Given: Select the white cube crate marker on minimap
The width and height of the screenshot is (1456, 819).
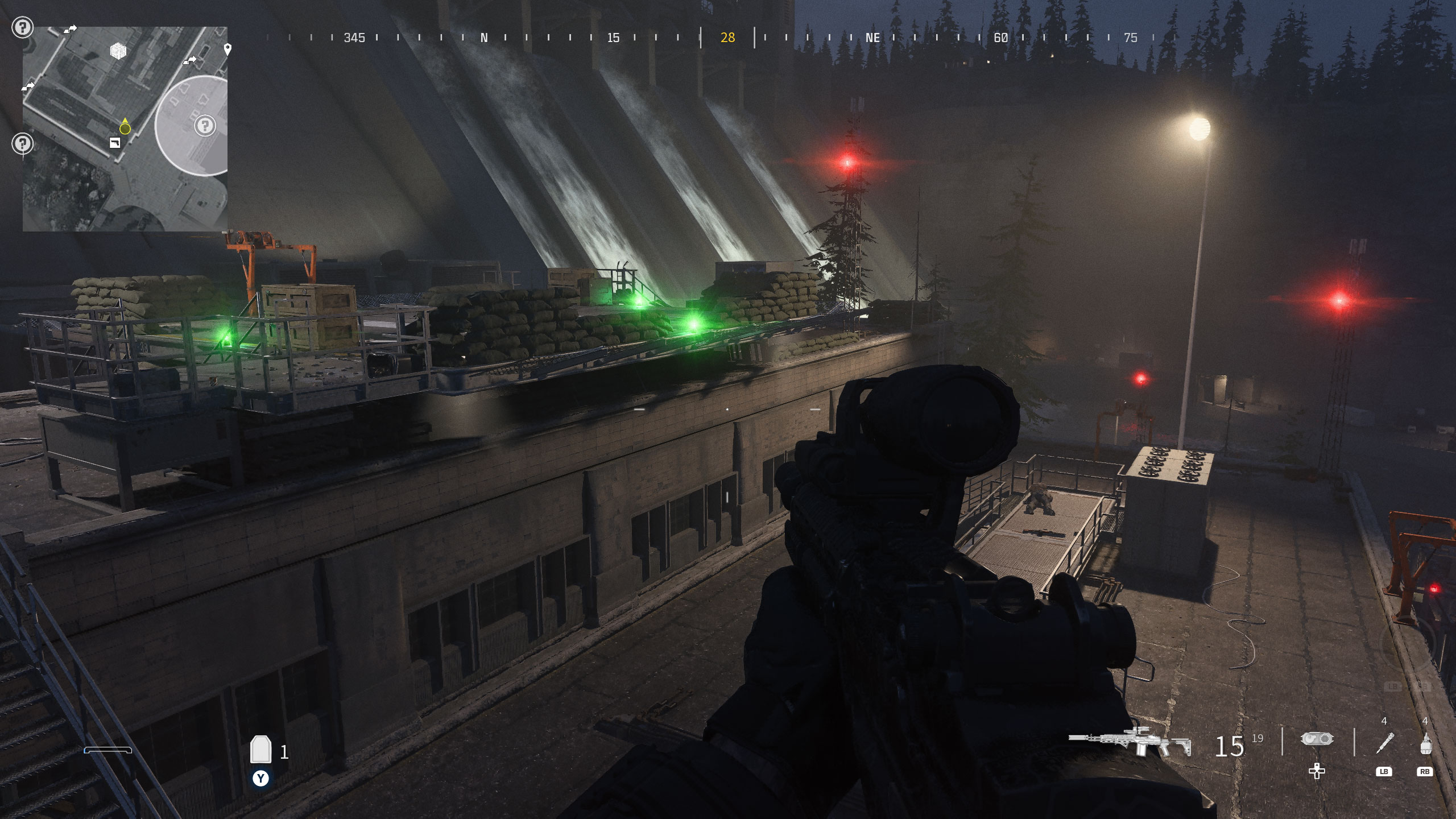Looking at the screenshot, I should point(118,52).
